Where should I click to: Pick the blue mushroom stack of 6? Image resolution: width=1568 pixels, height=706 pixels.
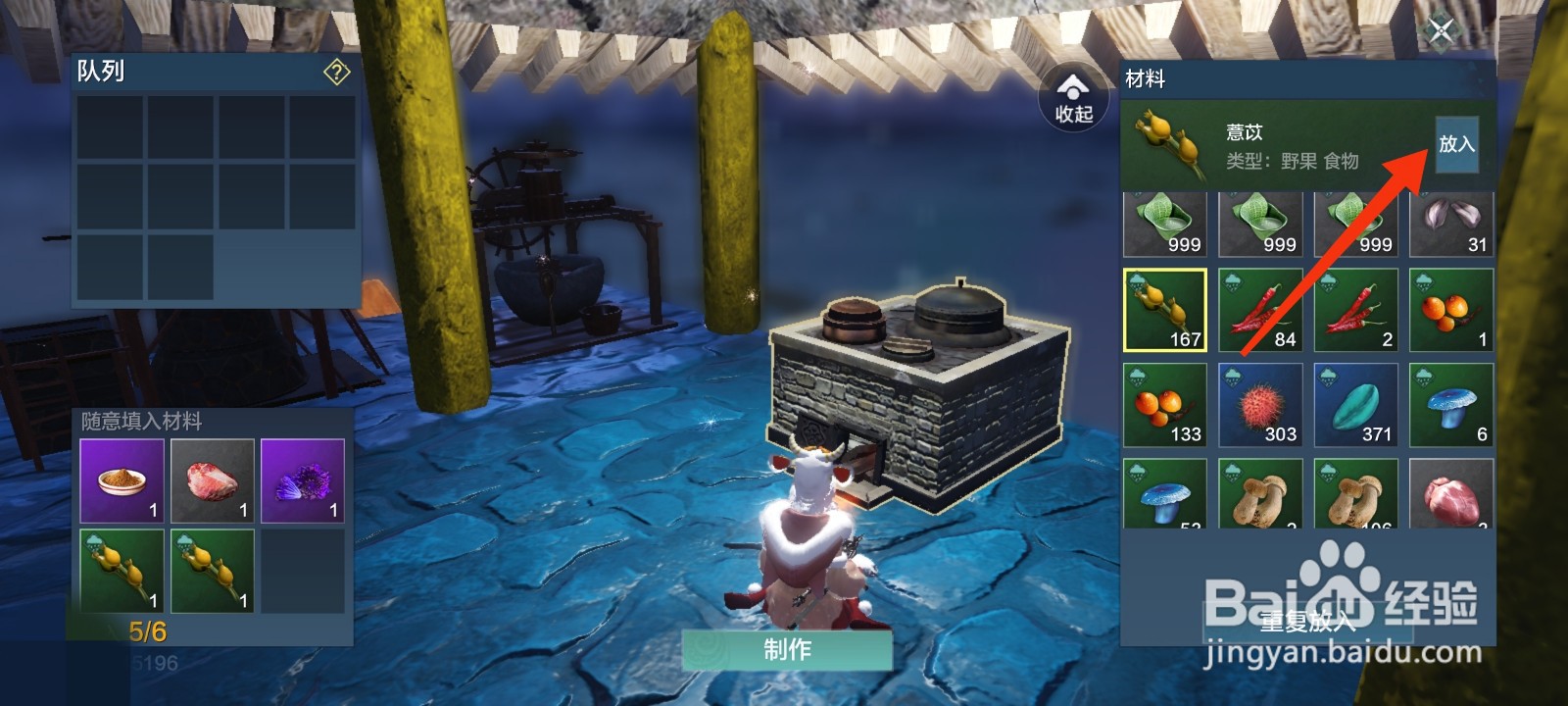tap(1451, 405)
